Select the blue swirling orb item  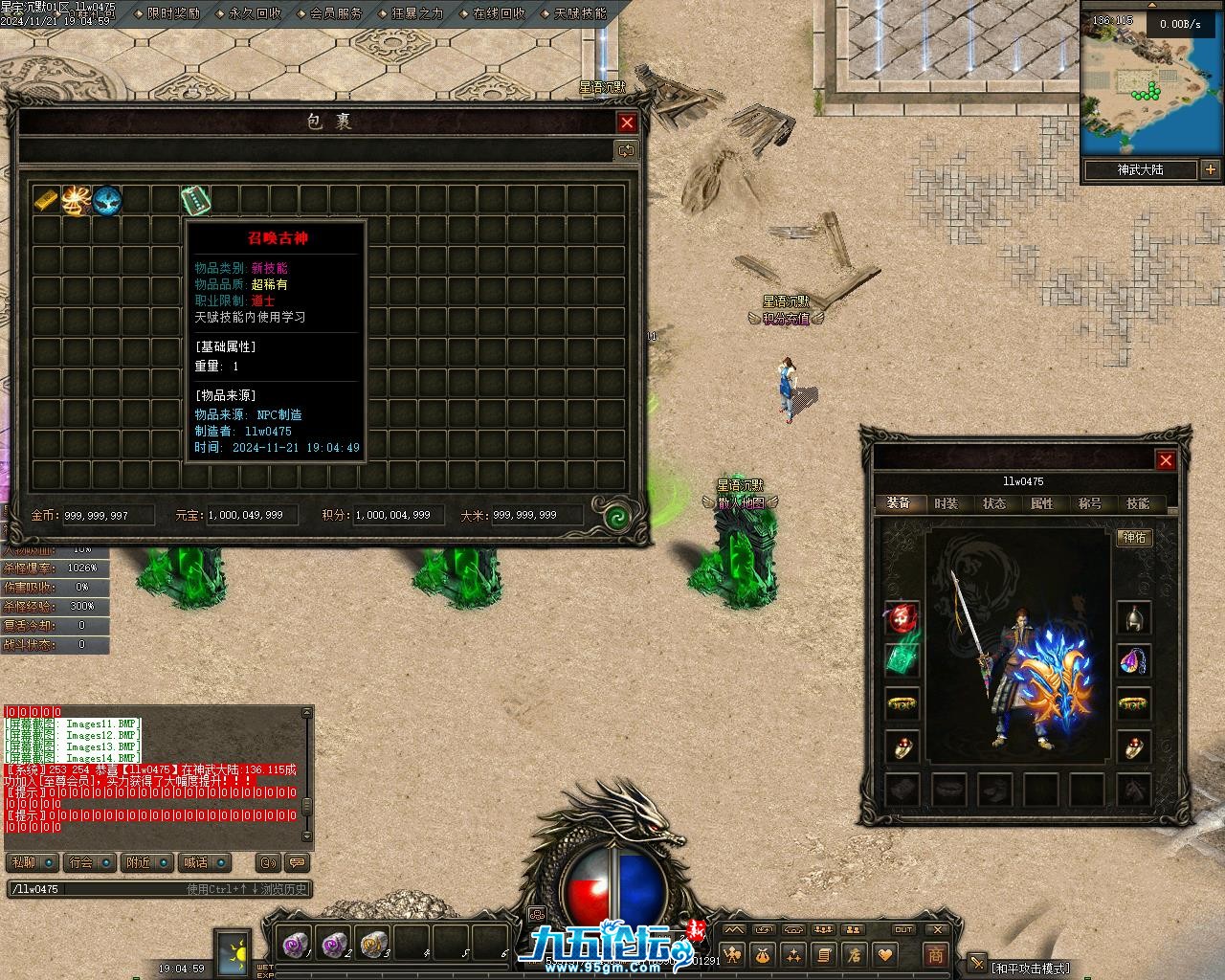(x=106, y=200)
